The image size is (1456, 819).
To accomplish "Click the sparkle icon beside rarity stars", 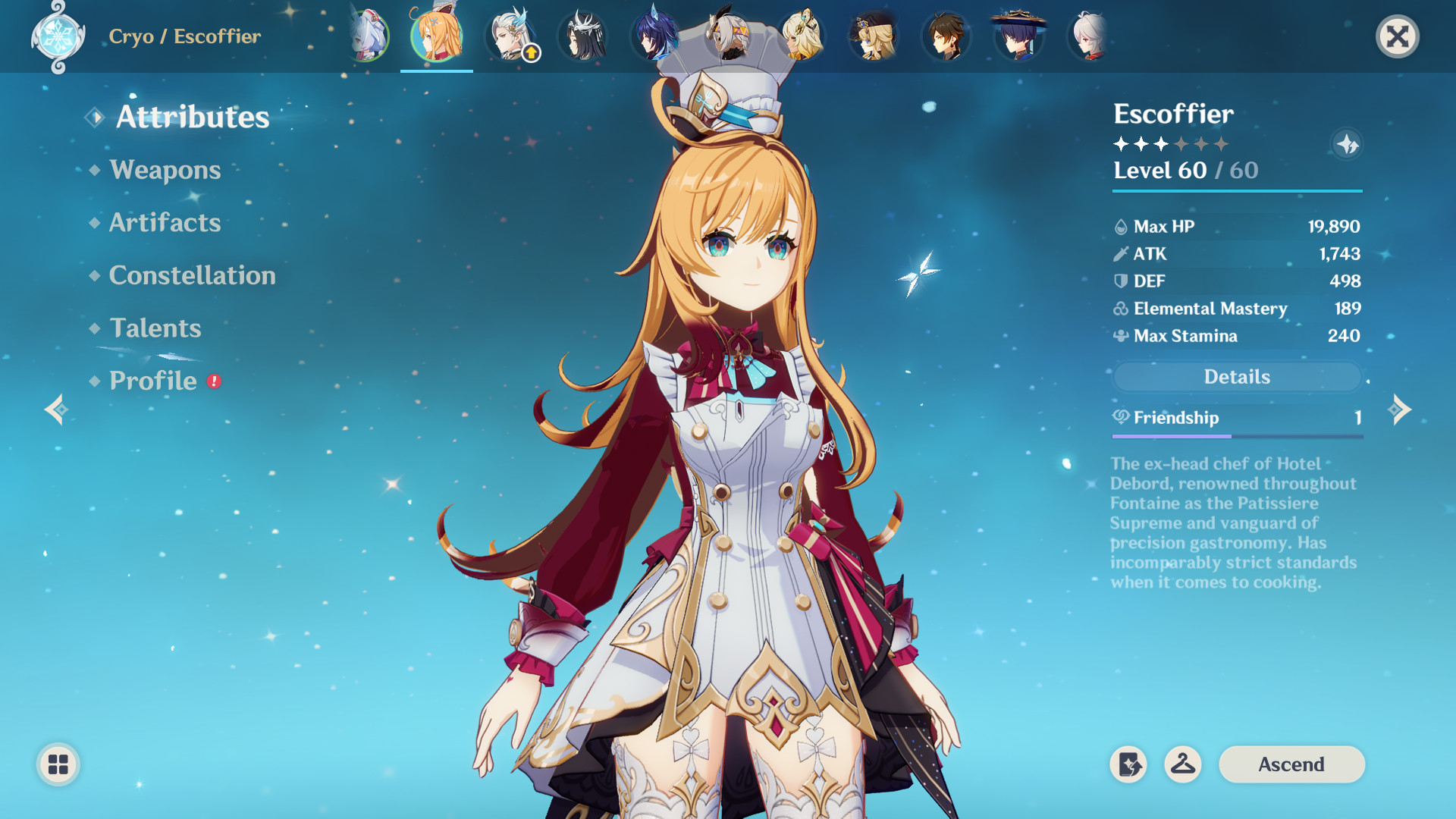I will (1347, 144).
